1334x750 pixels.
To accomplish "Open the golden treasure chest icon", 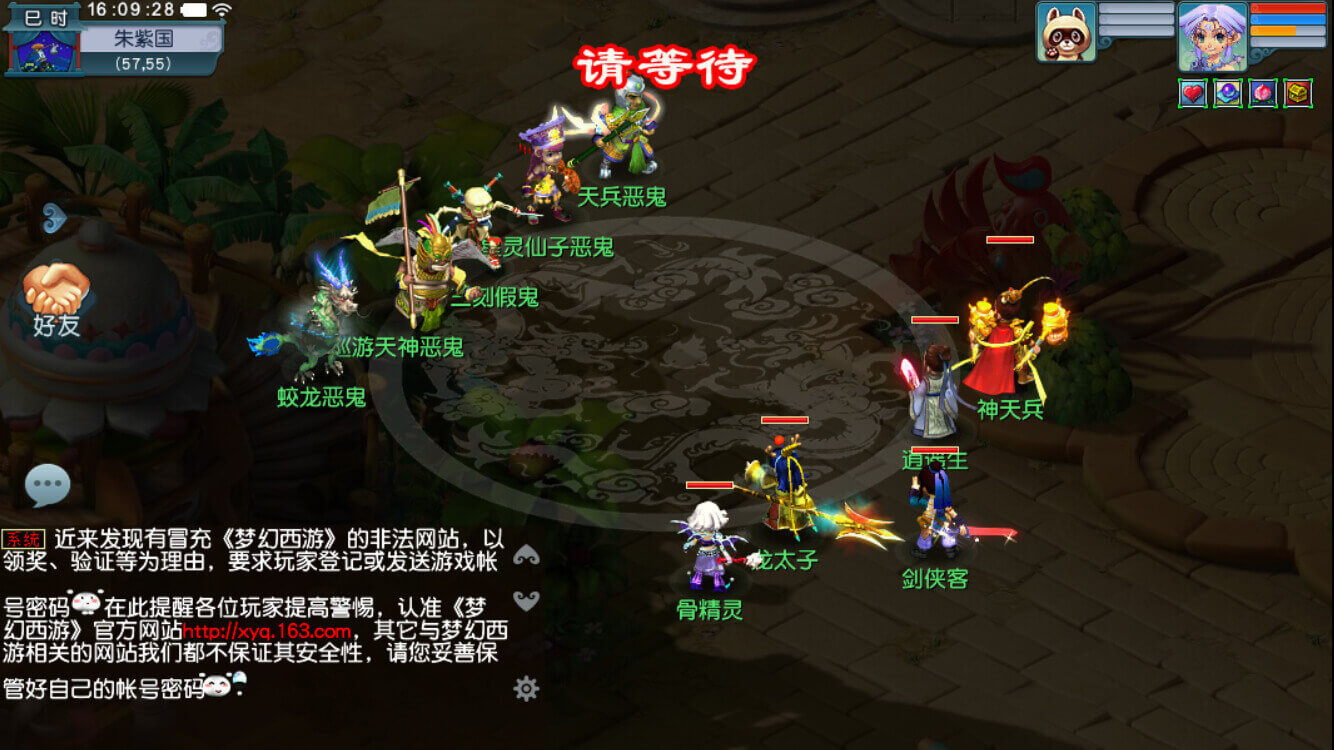I will [1298, 93].
